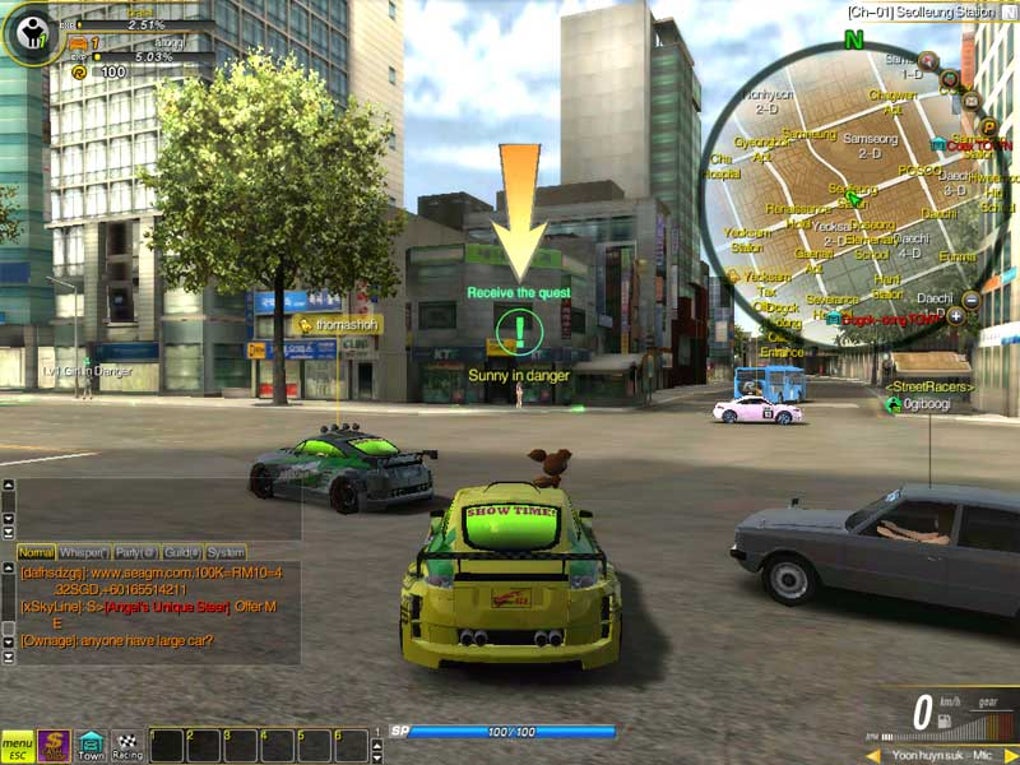This screenshot has height=765, width=1020.
Task: Click the mail envelope icon on minimap rim
Action: coord(971,100)
